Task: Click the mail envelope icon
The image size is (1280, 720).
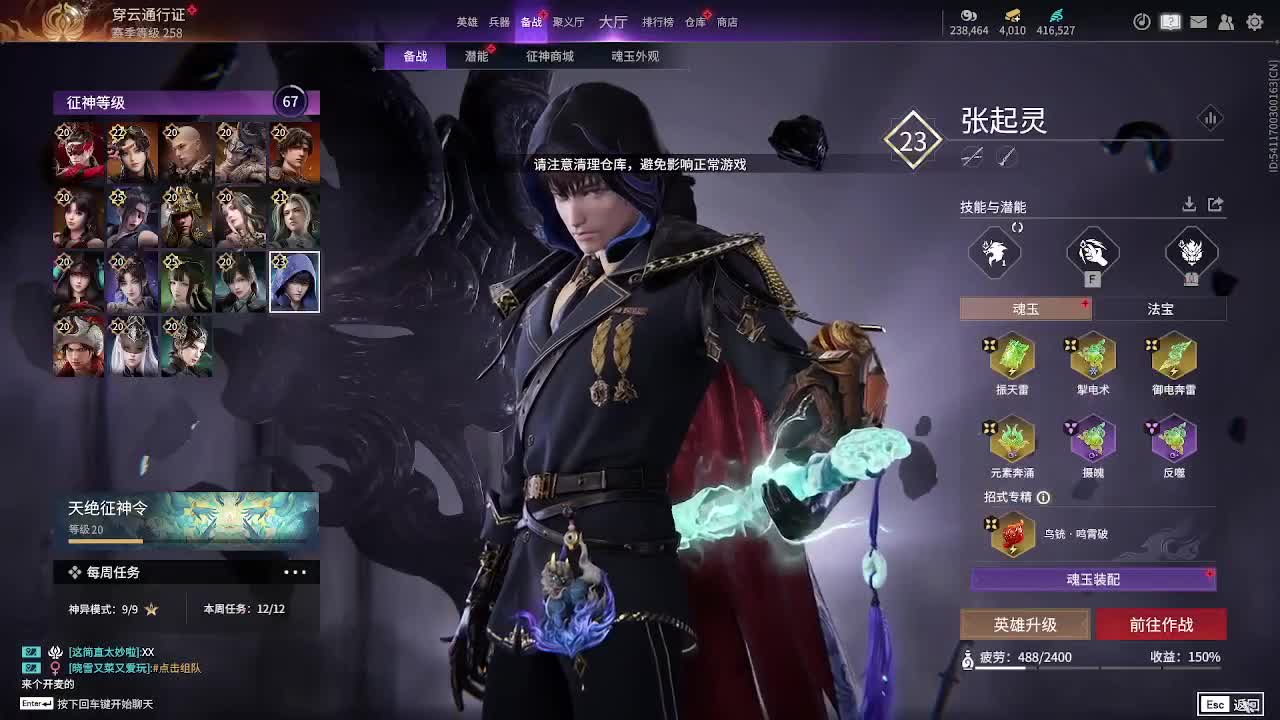Action: 1198,21
